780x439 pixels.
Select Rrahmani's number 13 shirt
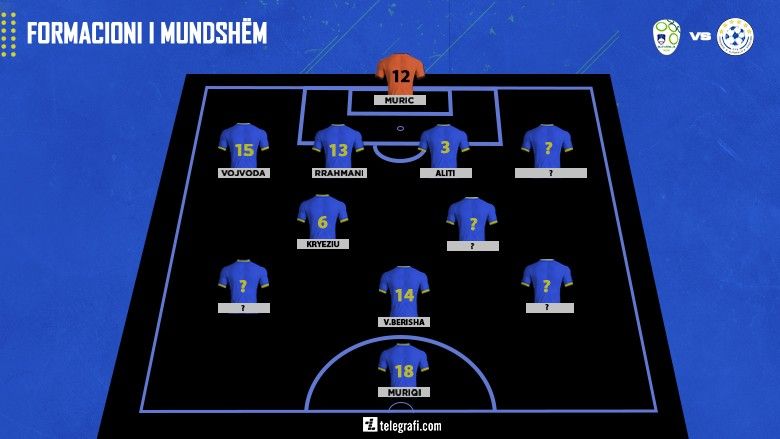point(338,146)
